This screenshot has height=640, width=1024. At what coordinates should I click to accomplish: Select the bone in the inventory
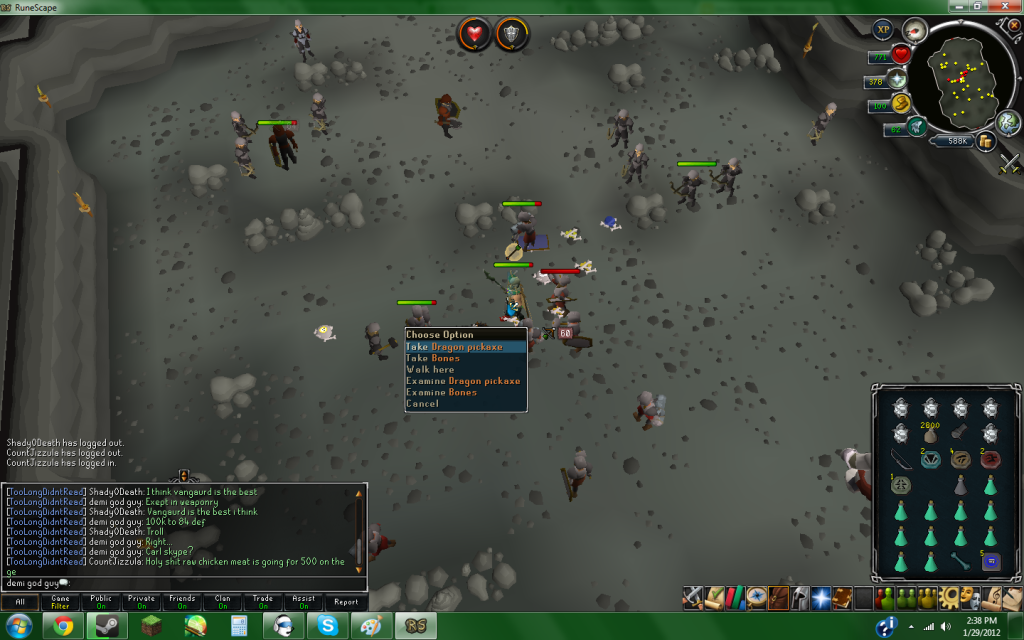[961, 560]
